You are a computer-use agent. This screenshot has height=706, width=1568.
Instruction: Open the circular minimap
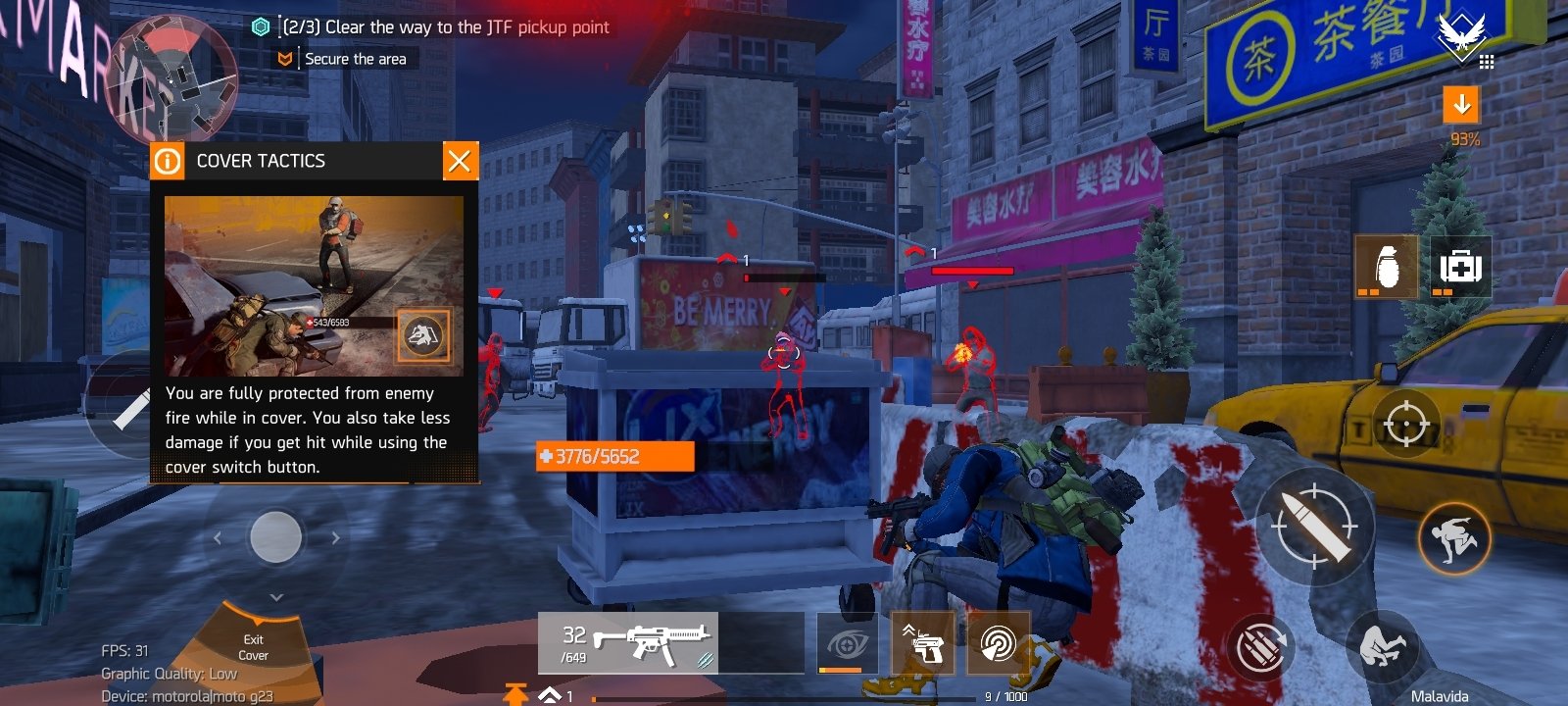[x=173, y=80]
